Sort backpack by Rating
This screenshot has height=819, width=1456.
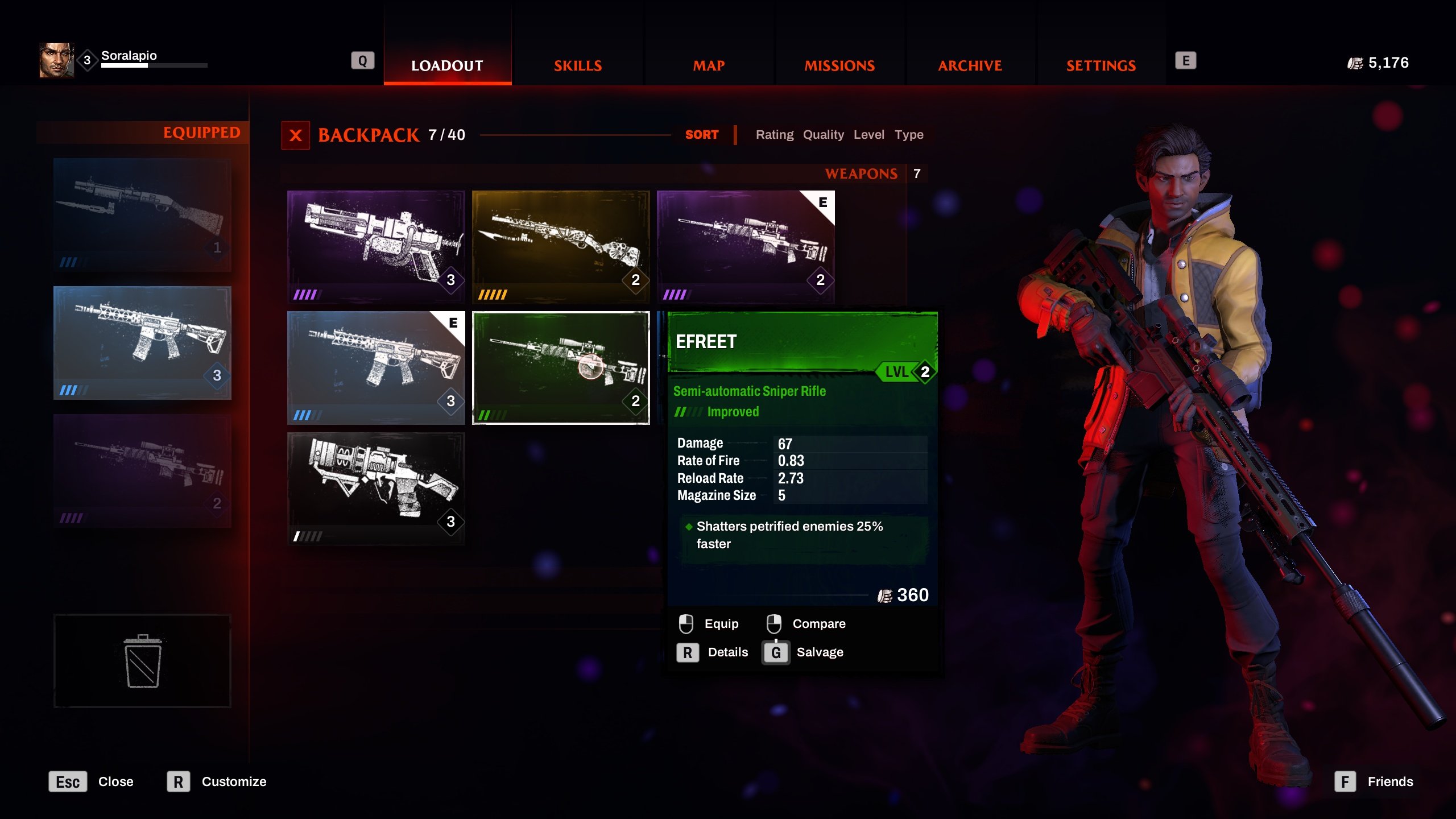click(x=774, y=135)
